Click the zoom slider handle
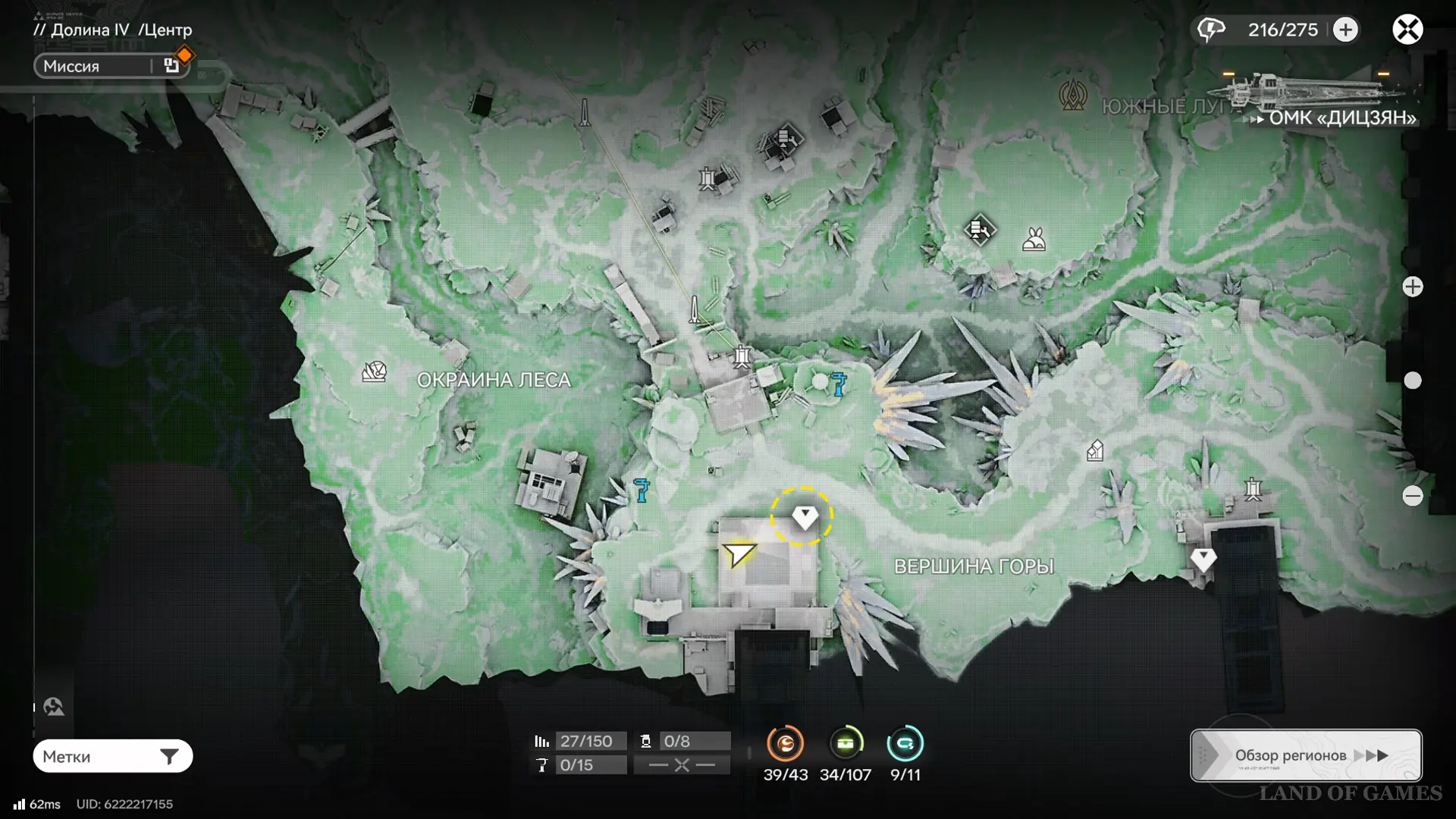The width and height of the screenshot is (1456, 819). pos(1413,381)
